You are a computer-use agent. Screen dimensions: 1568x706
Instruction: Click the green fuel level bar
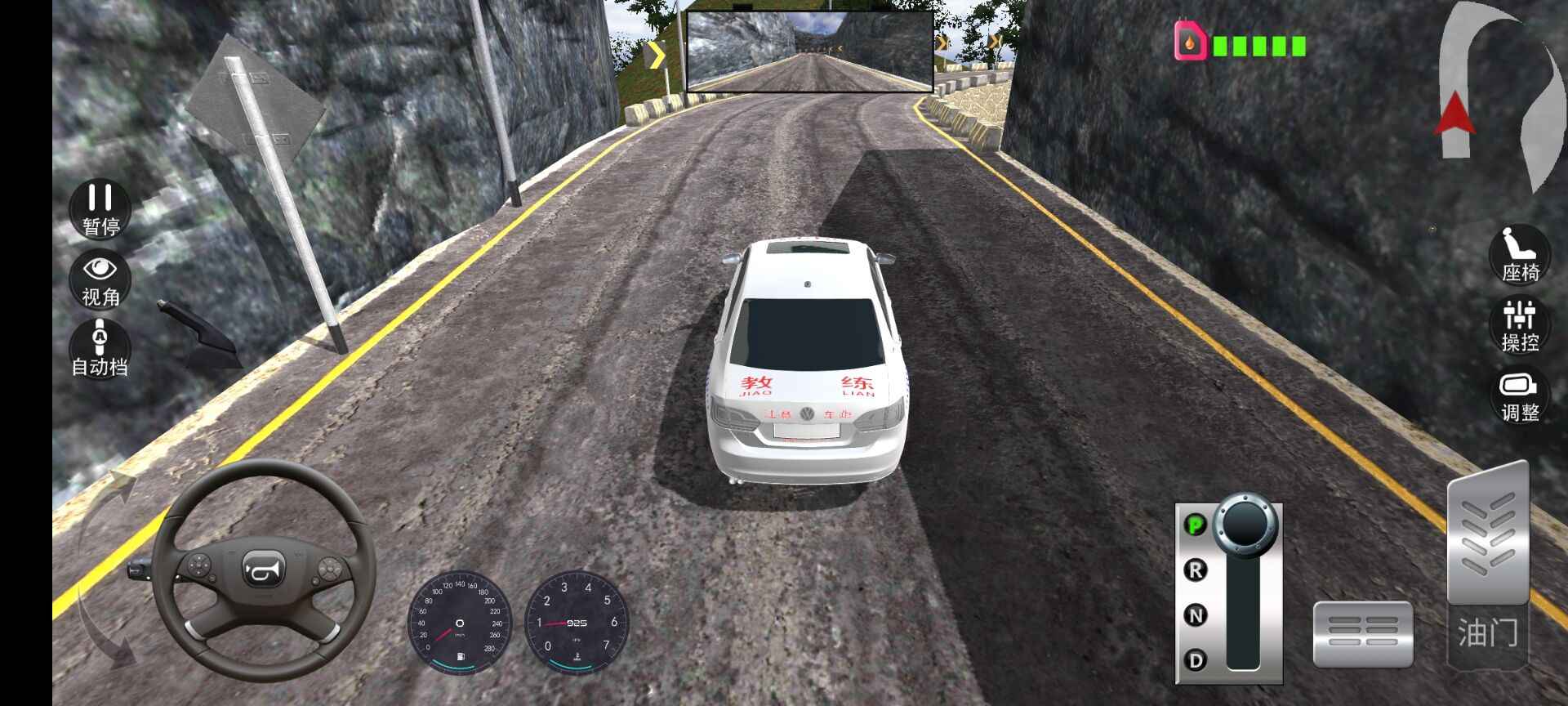pyautogui.click(x=1258, y=45)
